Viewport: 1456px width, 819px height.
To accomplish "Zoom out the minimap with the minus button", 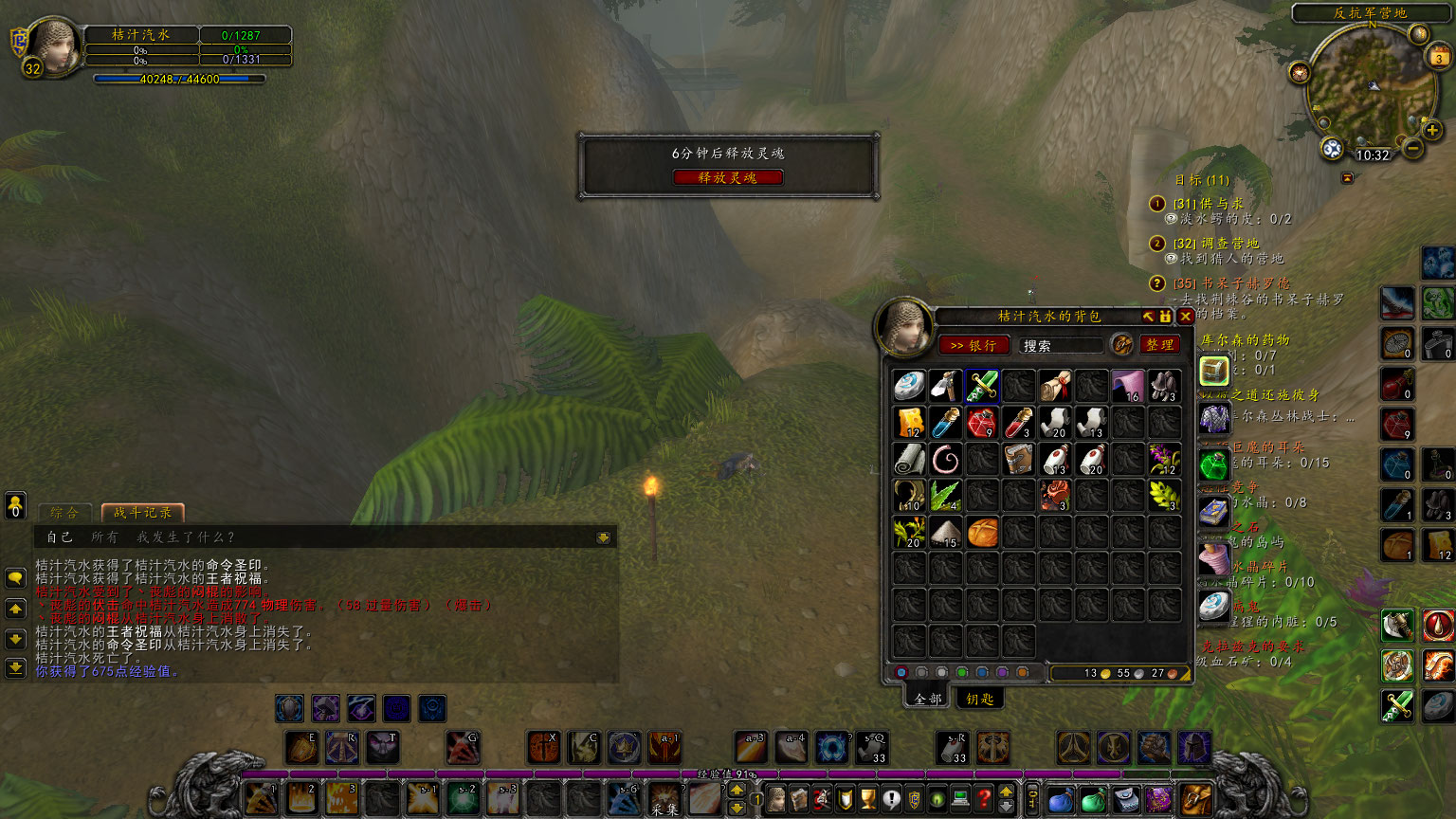I will coord(1412,149).
